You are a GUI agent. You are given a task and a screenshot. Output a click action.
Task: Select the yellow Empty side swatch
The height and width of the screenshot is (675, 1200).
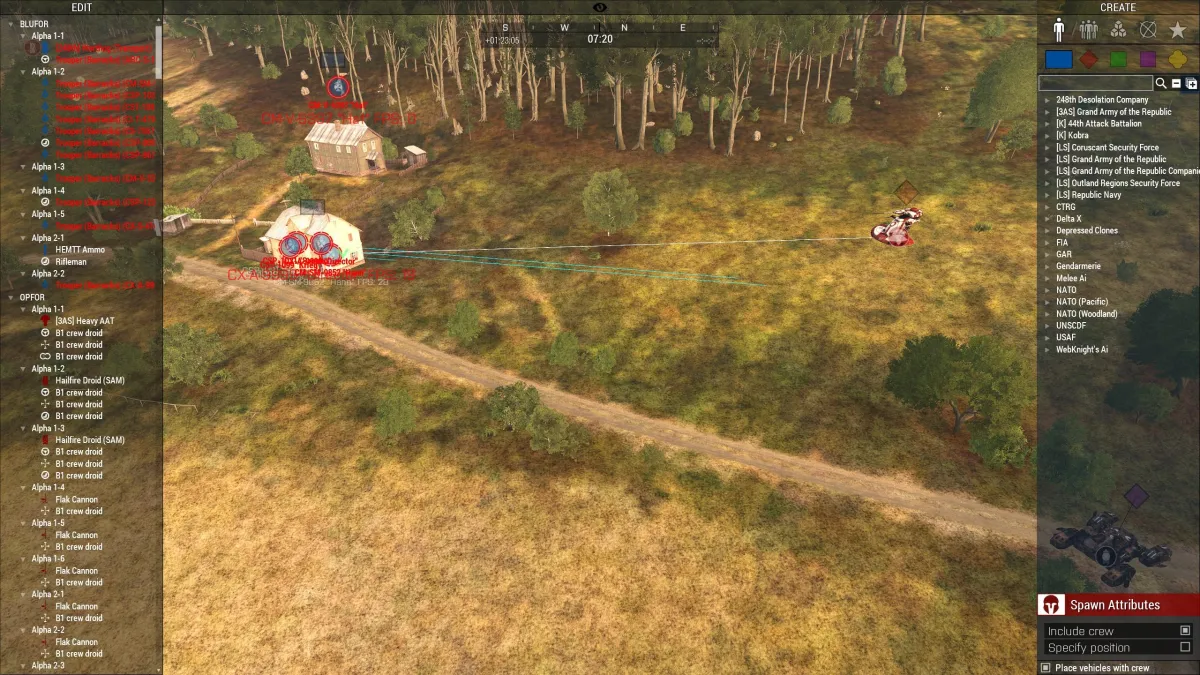point(1177,59)
